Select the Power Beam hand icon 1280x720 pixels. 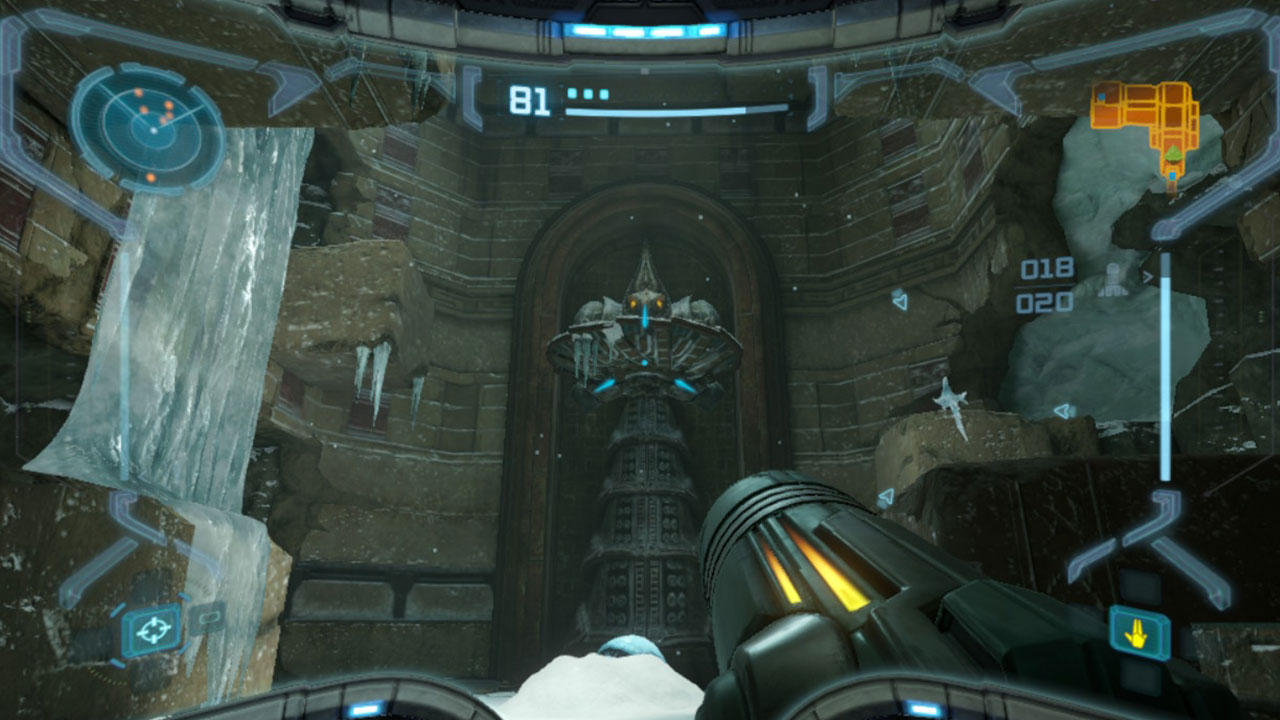coord(1139,631)
